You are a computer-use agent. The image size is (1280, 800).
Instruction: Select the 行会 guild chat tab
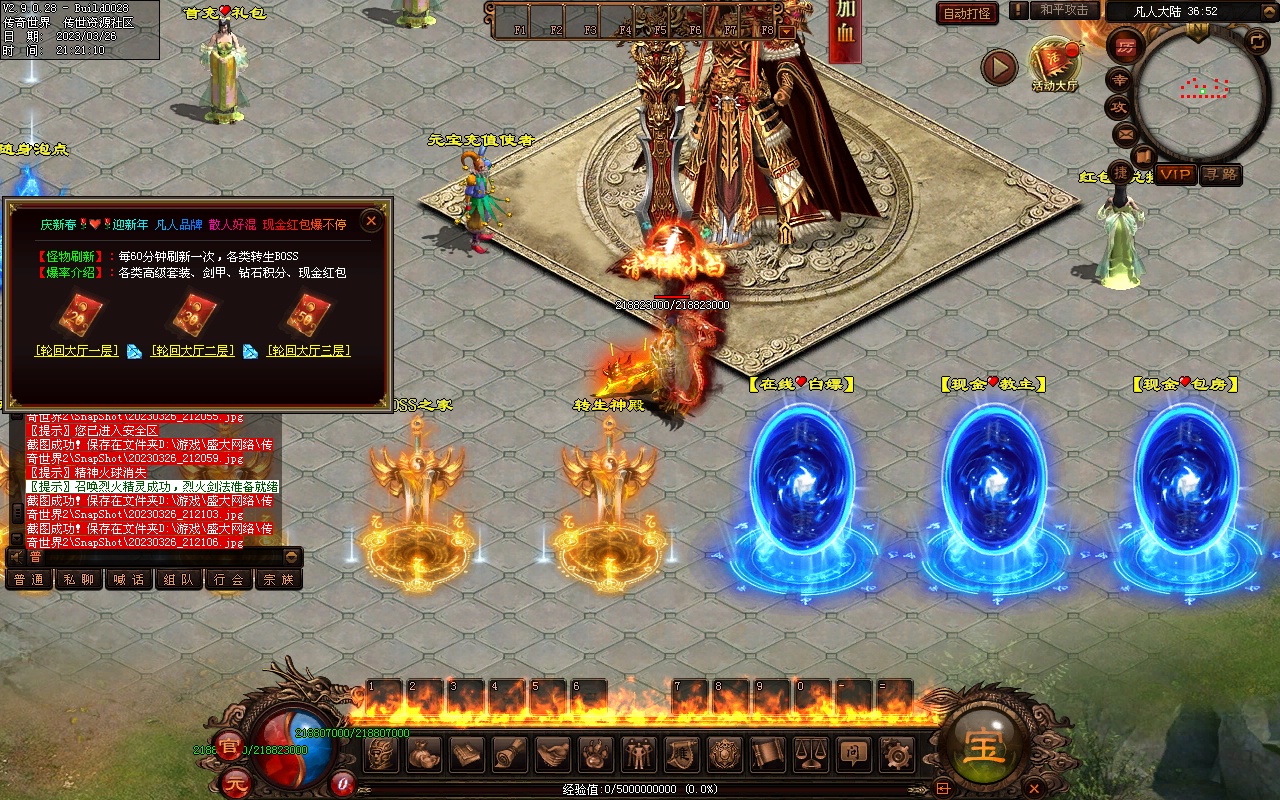pos(229,579)
